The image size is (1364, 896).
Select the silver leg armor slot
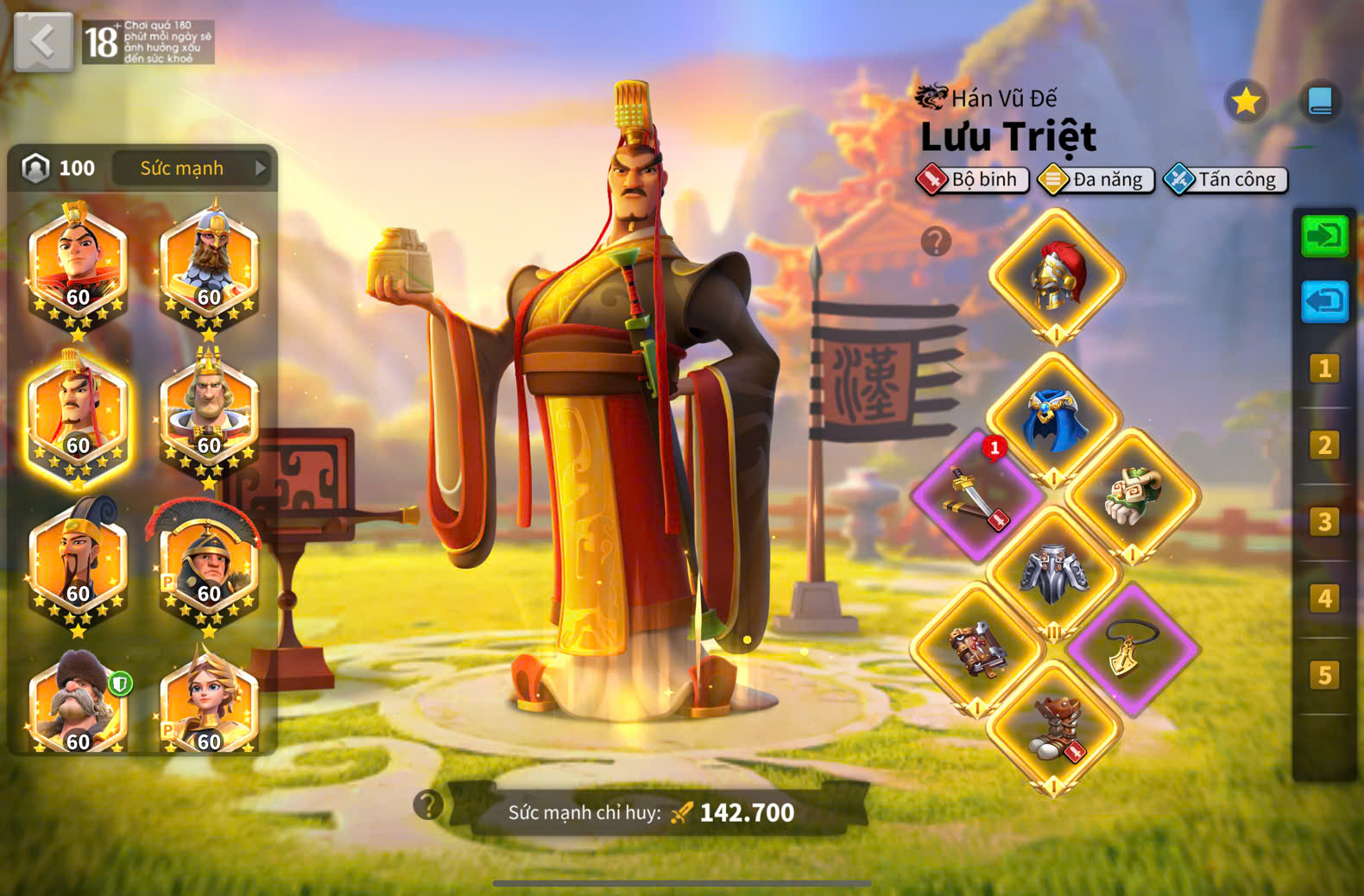tap(1054, 571)
